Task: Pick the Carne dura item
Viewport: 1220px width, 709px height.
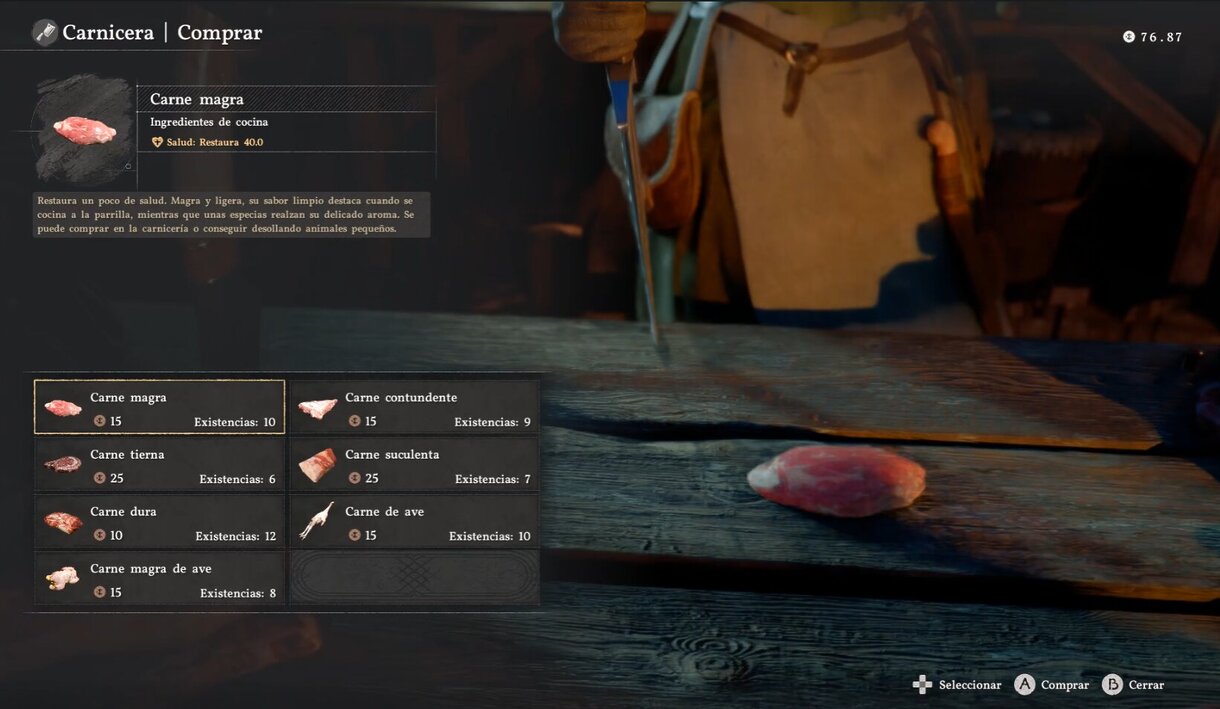Action: (159, 522)
